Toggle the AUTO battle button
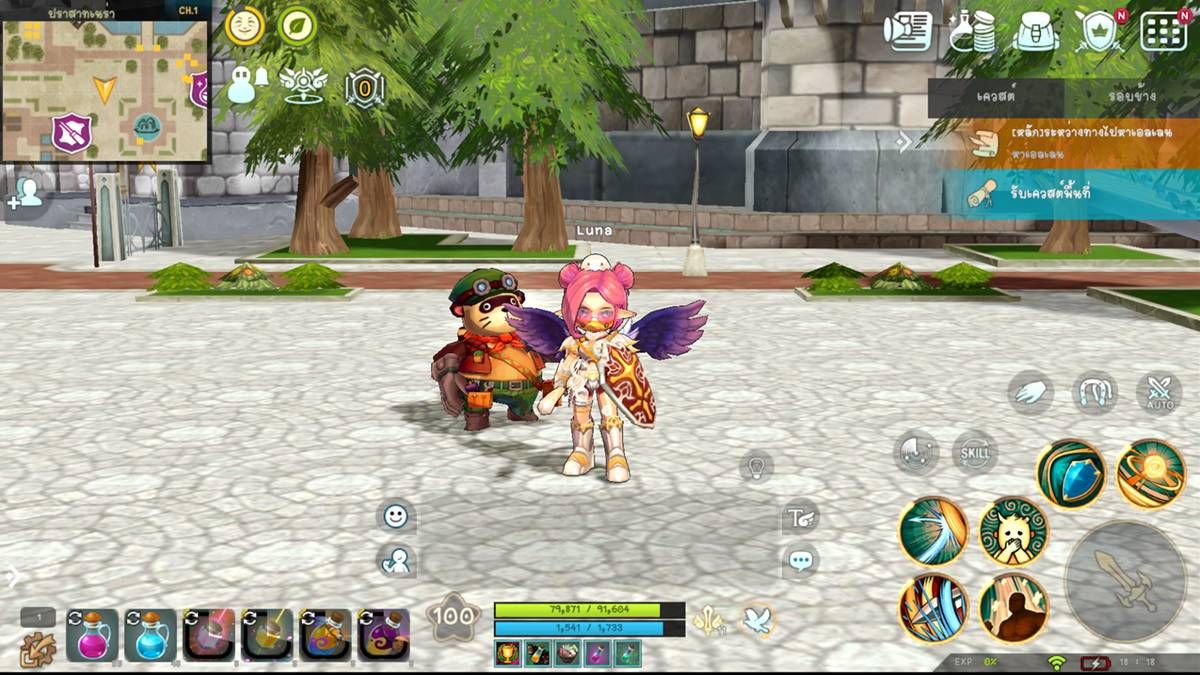This screenshot has height=675, width=1200. pos(1159,393)
